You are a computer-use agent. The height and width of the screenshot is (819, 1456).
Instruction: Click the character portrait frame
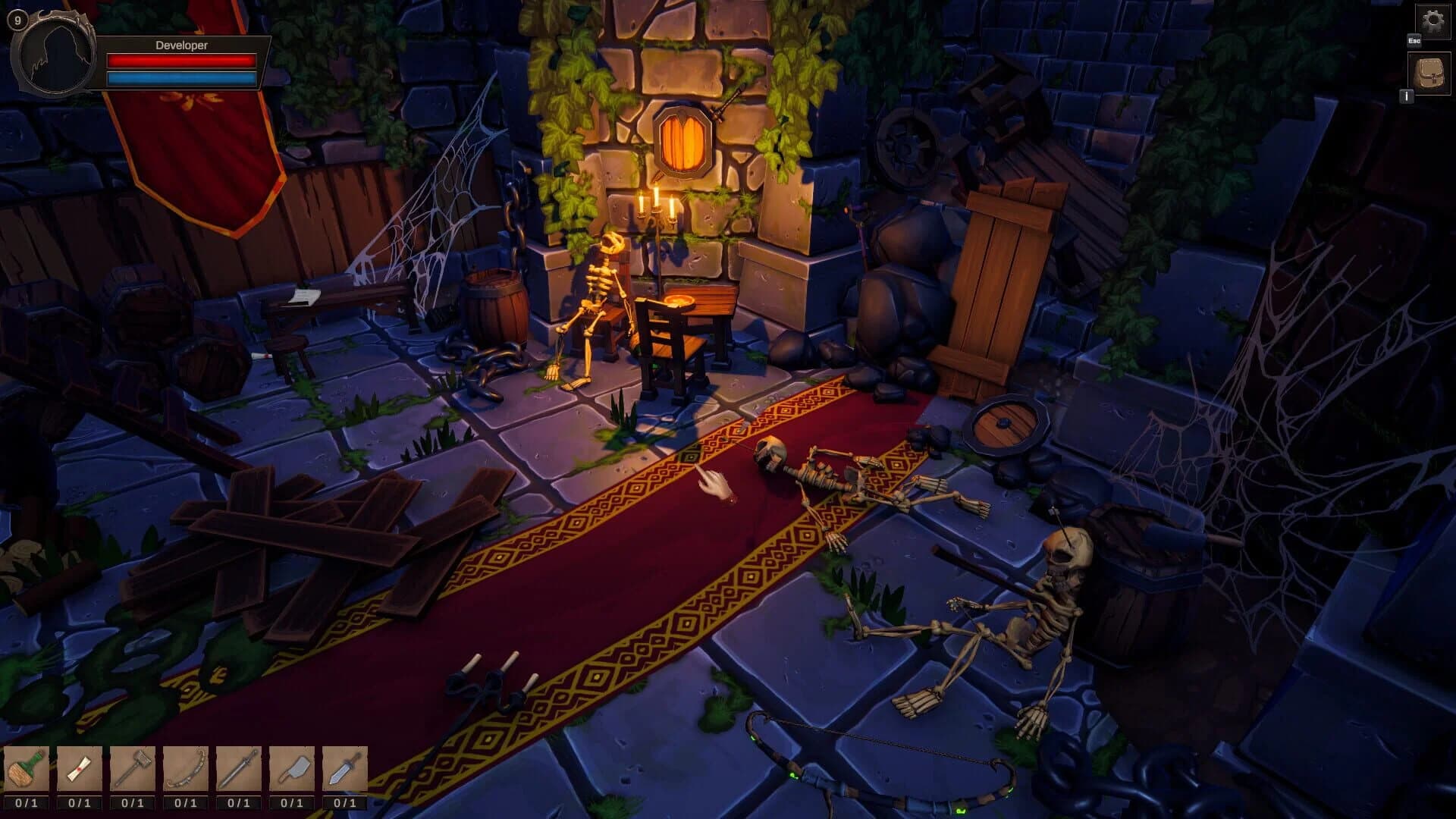click(53, 57)
